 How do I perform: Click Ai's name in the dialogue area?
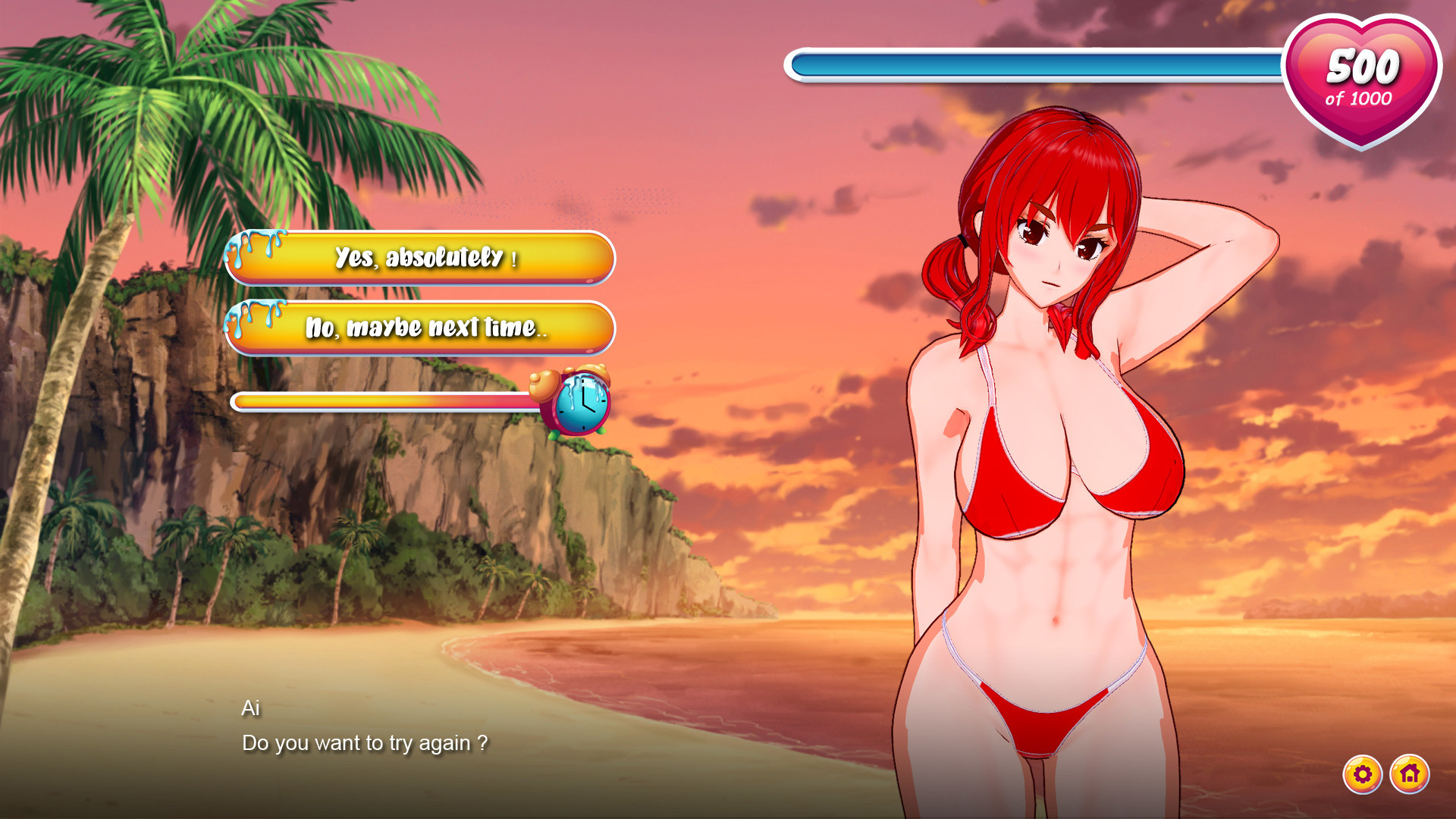(x=250, y=709)
